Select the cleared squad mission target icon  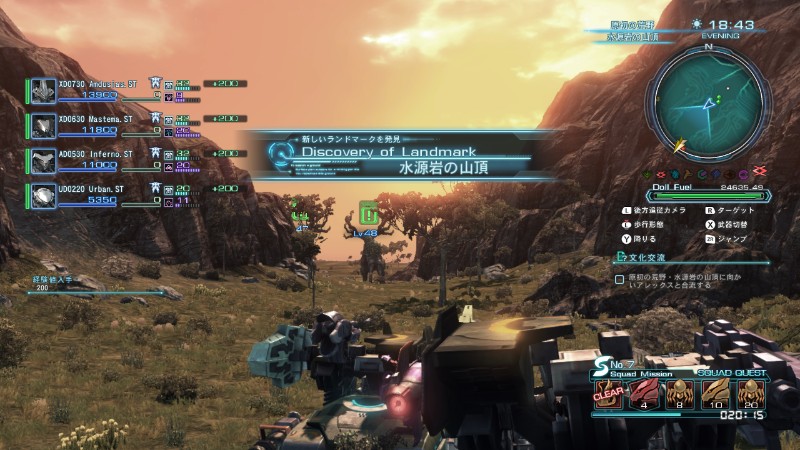(x=606, y=394)
